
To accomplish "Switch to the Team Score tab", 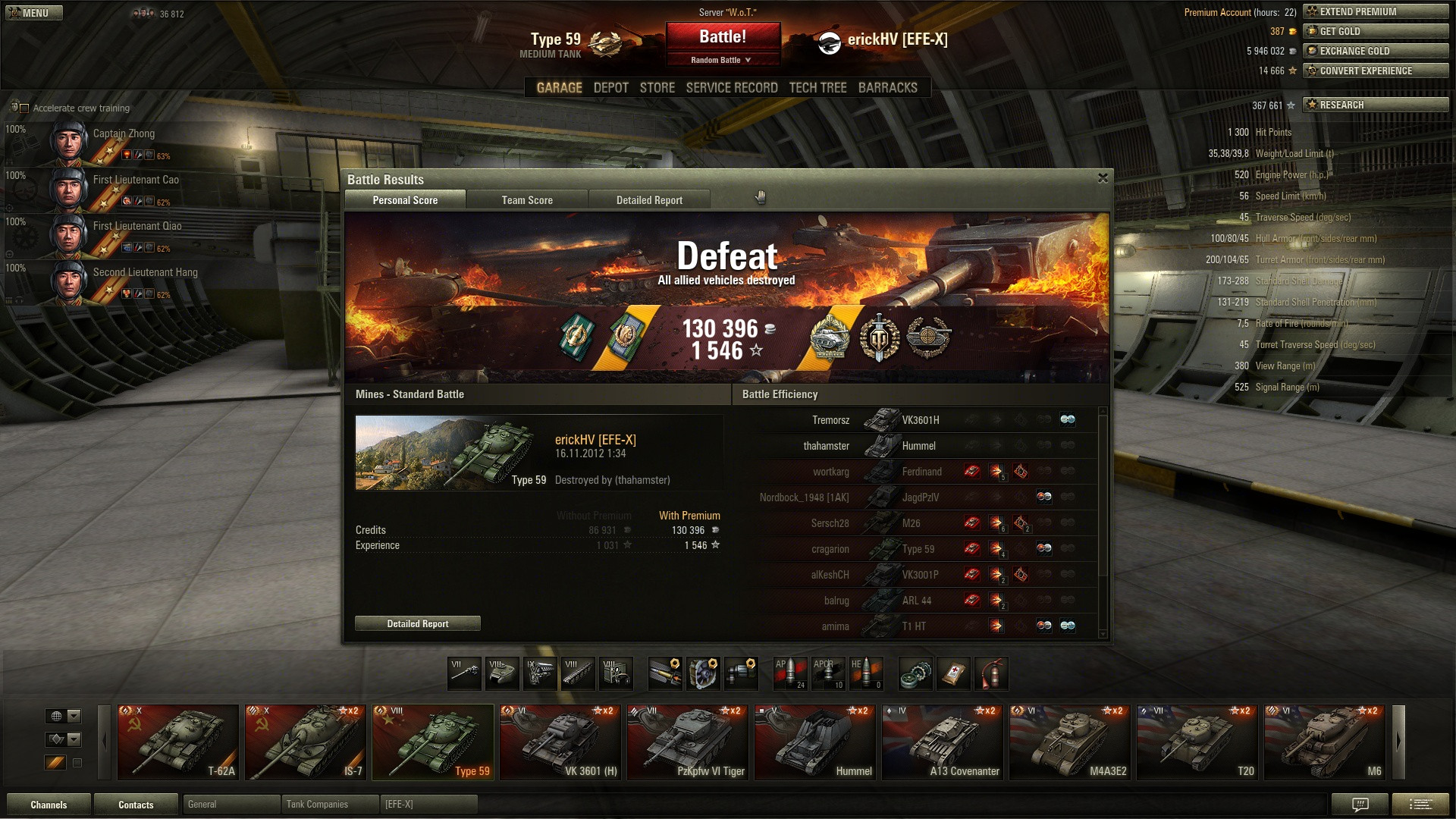I will (x=527, y=200).
